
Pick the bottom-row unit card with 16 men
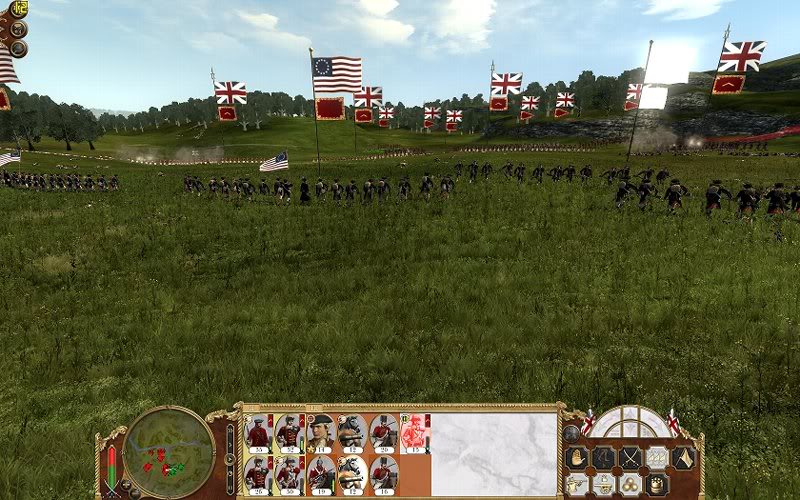click(383, 473)
